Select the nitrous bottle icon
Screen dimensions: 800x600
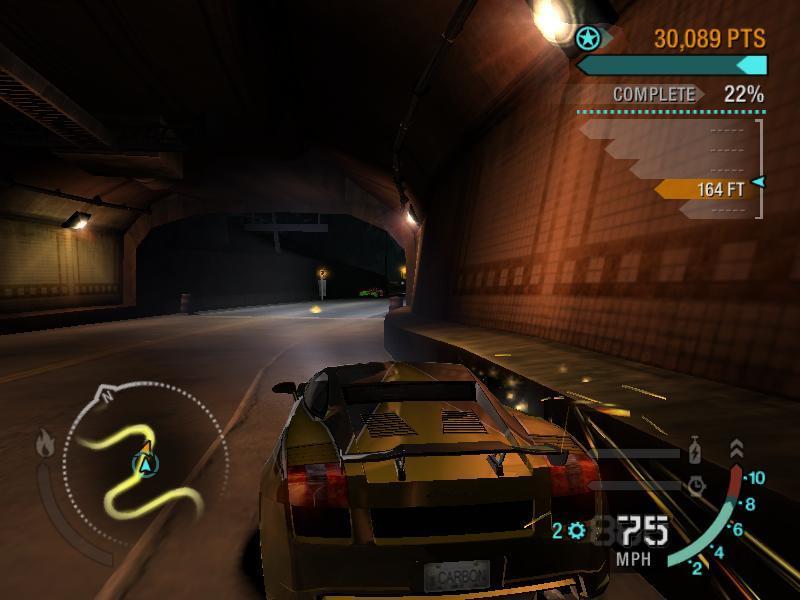tap(695, 452)
